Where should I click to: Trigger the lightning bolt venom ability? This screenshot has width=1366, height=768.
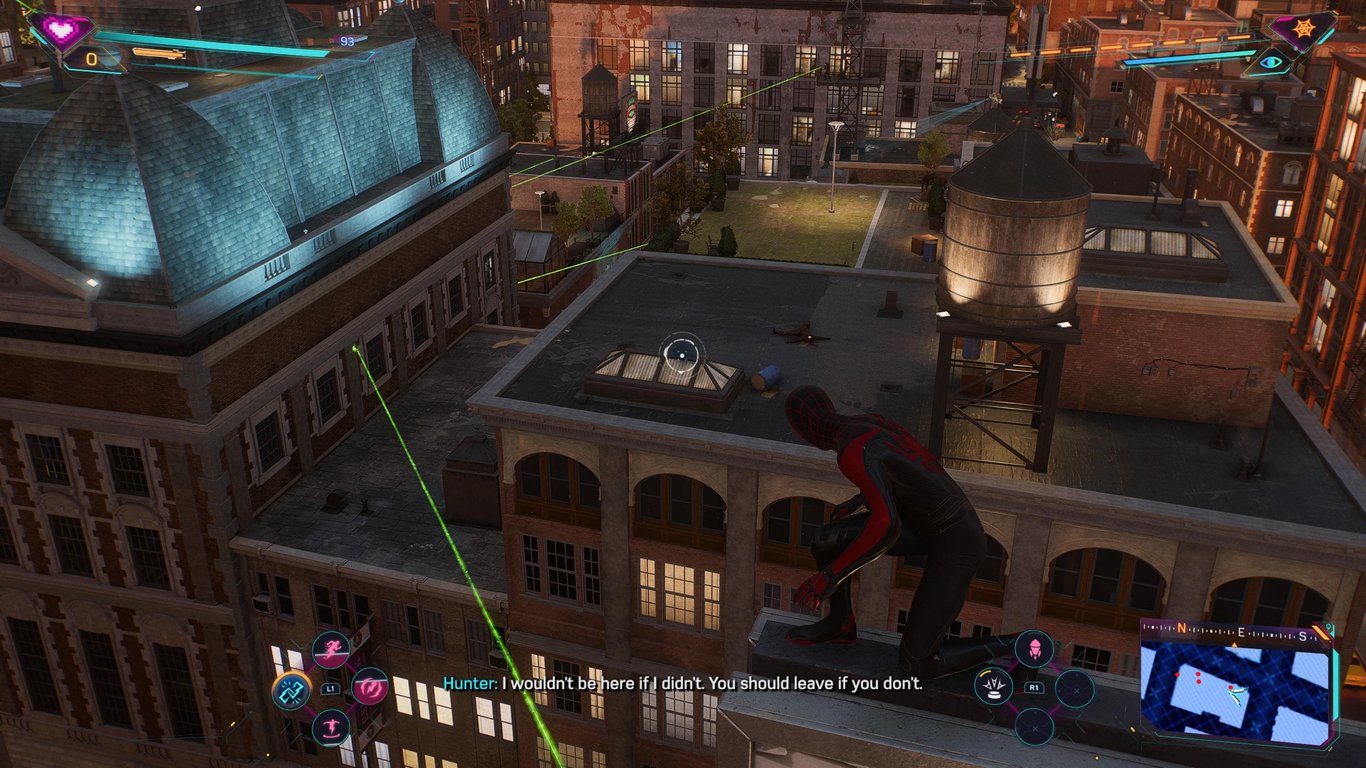370,687
